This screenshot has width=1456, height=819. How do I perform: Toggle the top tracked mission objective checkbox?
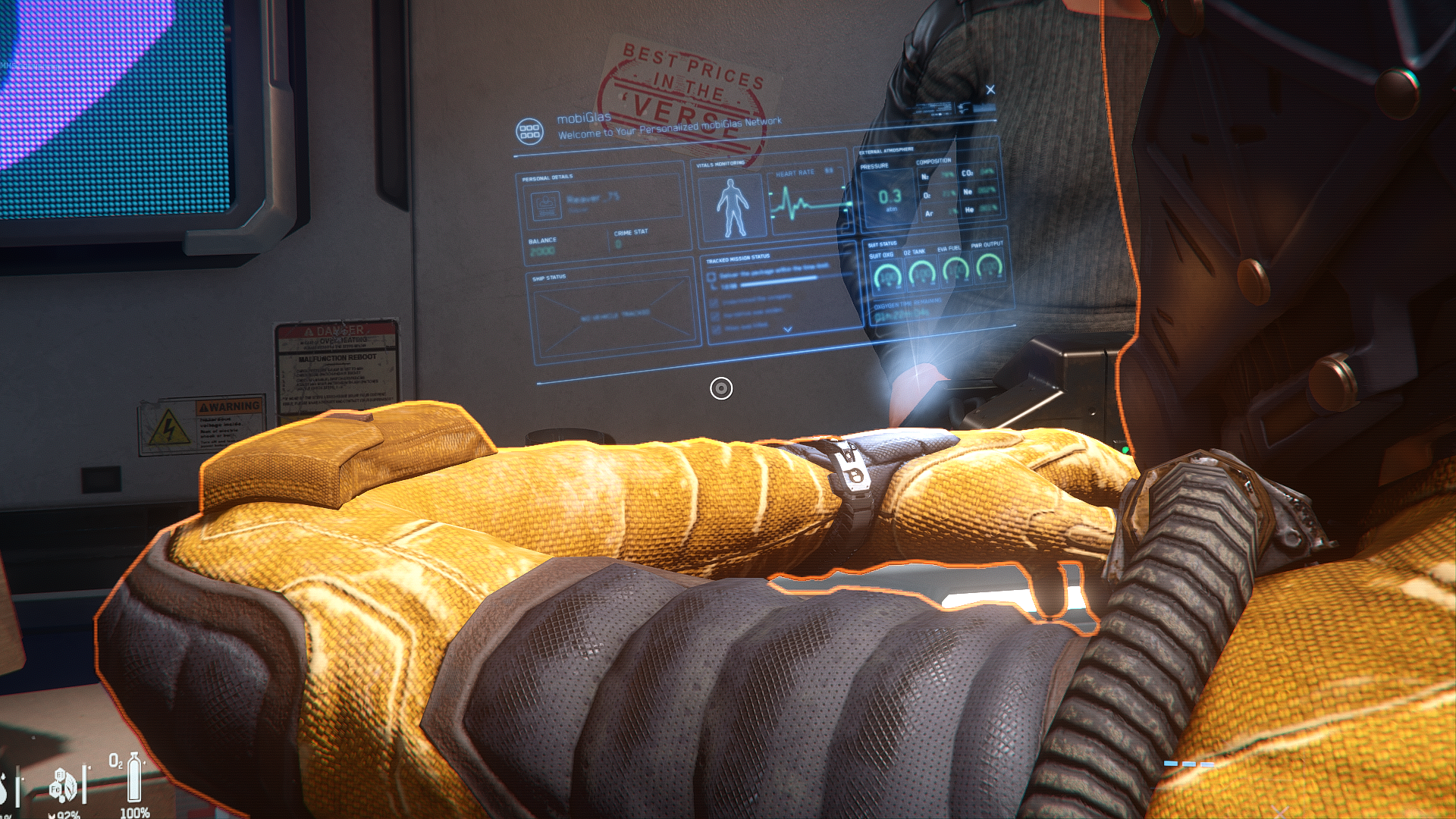[x=711, y=277]
